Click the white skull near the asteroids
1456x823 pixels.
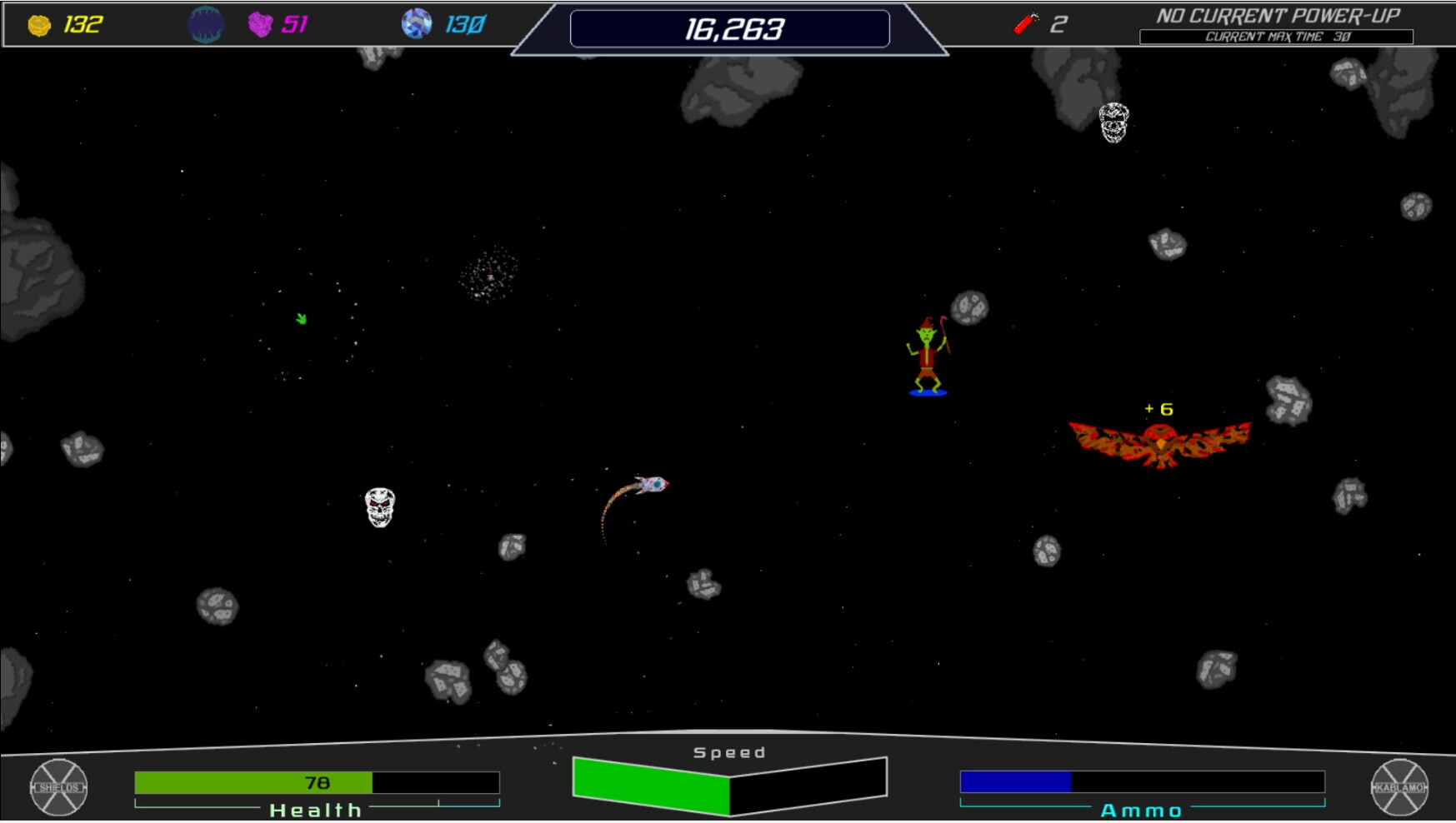tap(380, 508)
